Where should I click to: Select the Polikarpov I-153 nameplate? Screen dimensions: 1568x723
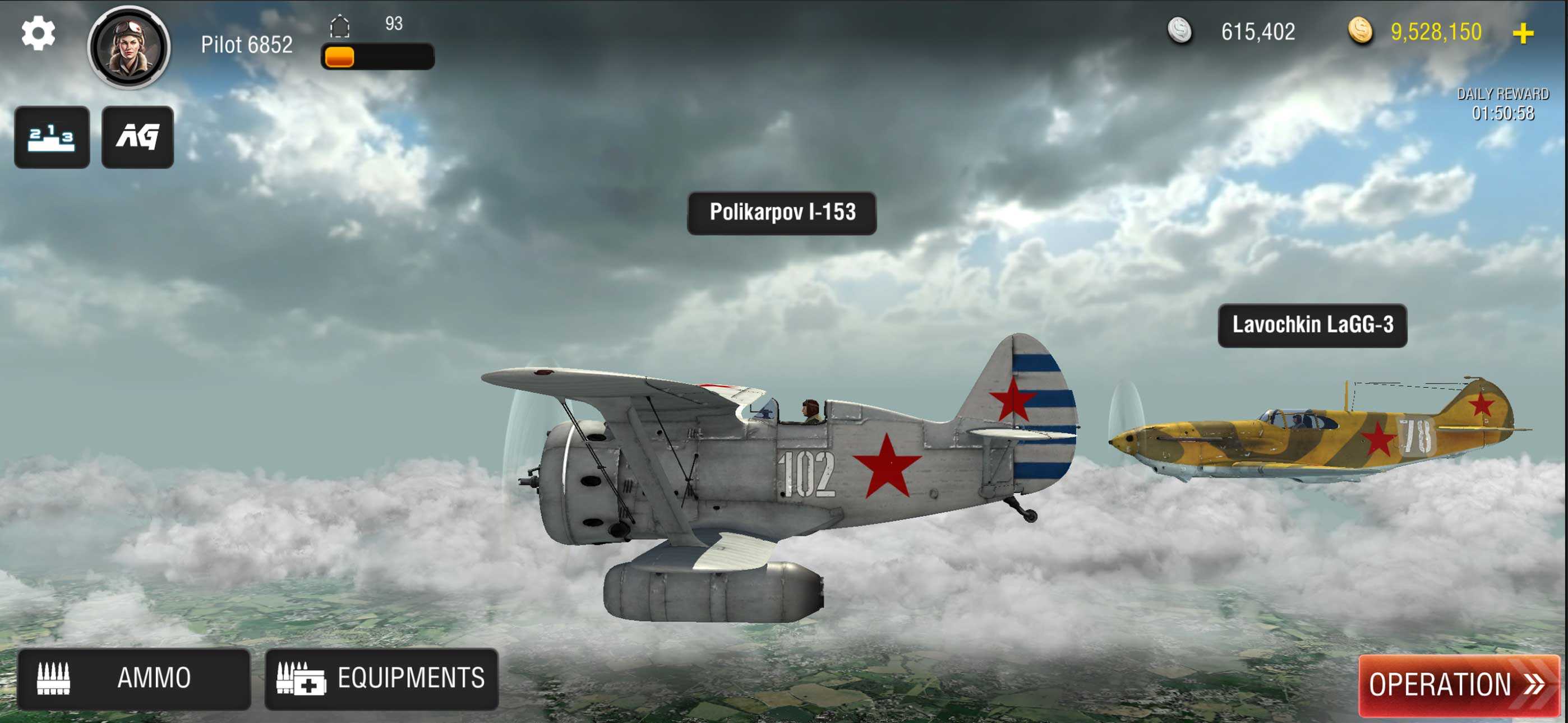click(x=783, y=213)
